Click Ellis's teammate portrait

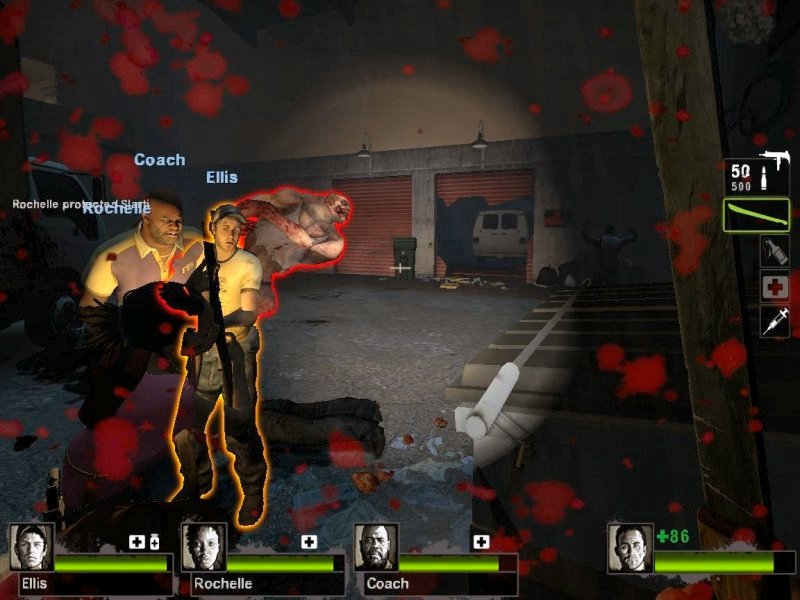[x=32, y=547]
